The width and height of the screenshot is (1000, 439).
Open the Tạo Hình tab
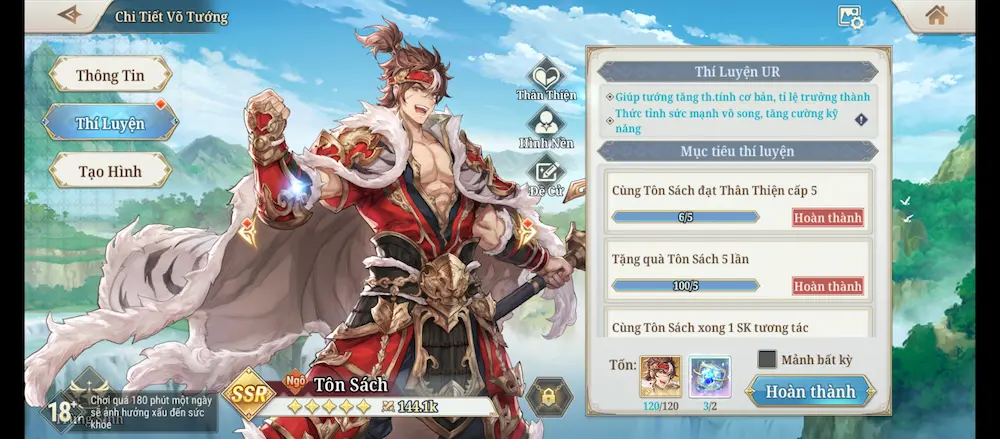110,171
